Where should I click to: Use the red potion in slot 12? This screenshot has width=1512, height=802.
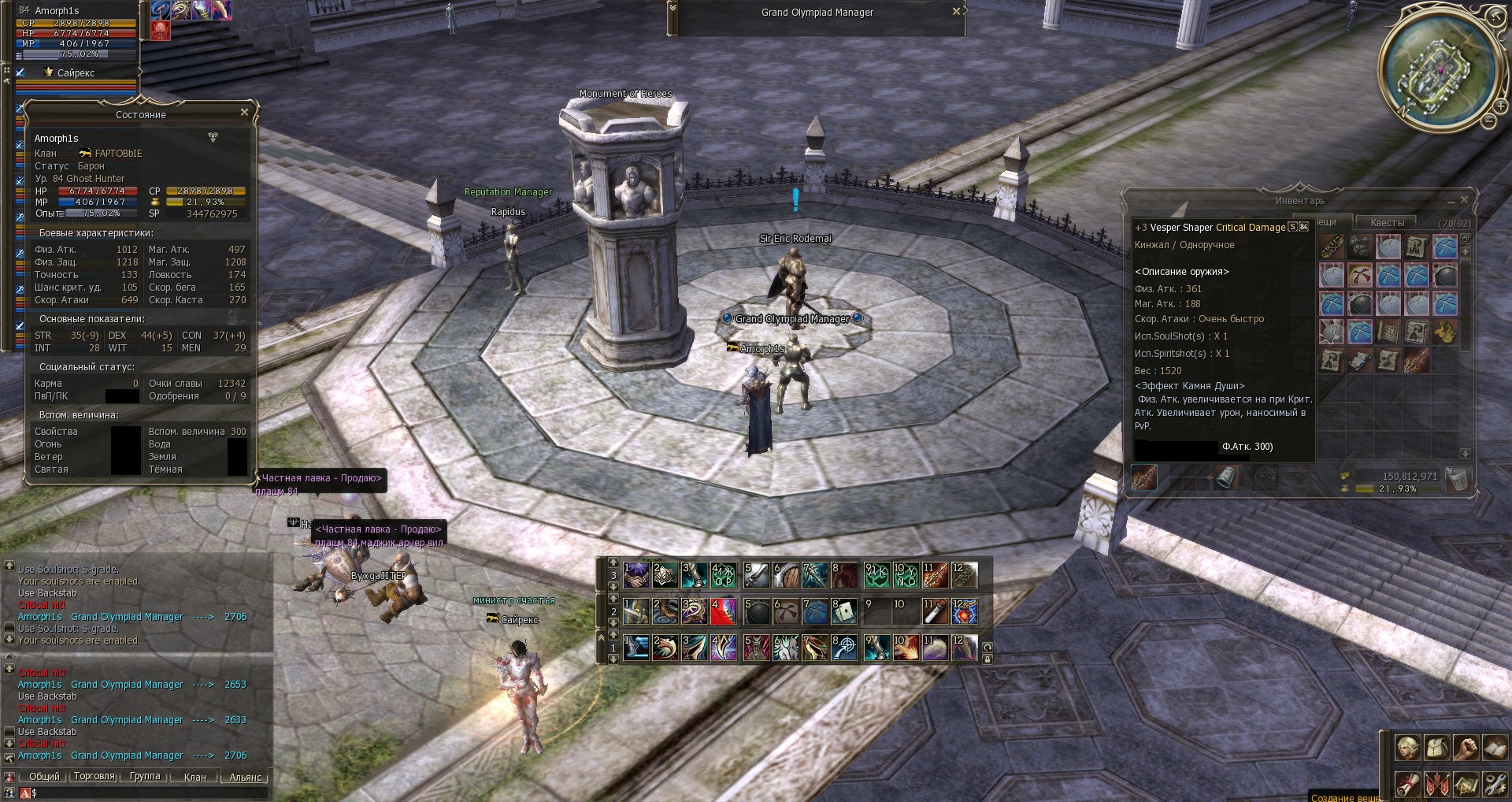964,611
